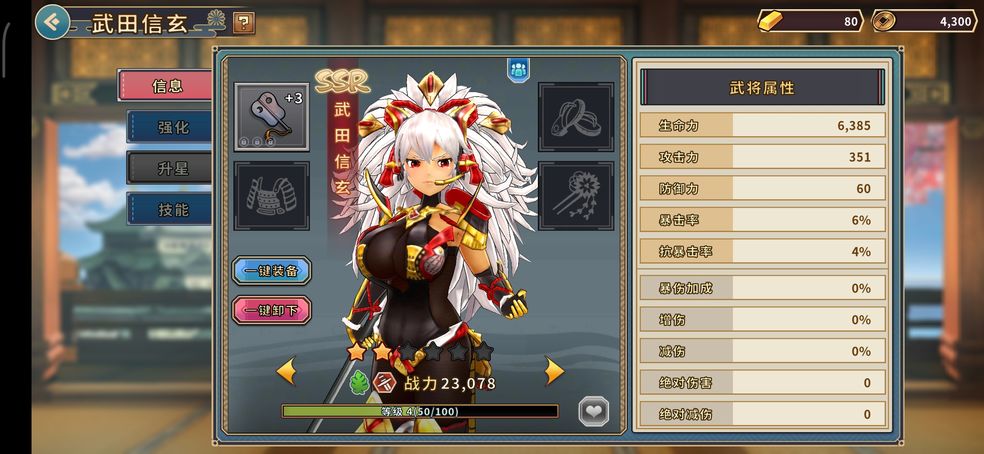Show the 技能 tab
984x454 pixels.
point(171,209)
